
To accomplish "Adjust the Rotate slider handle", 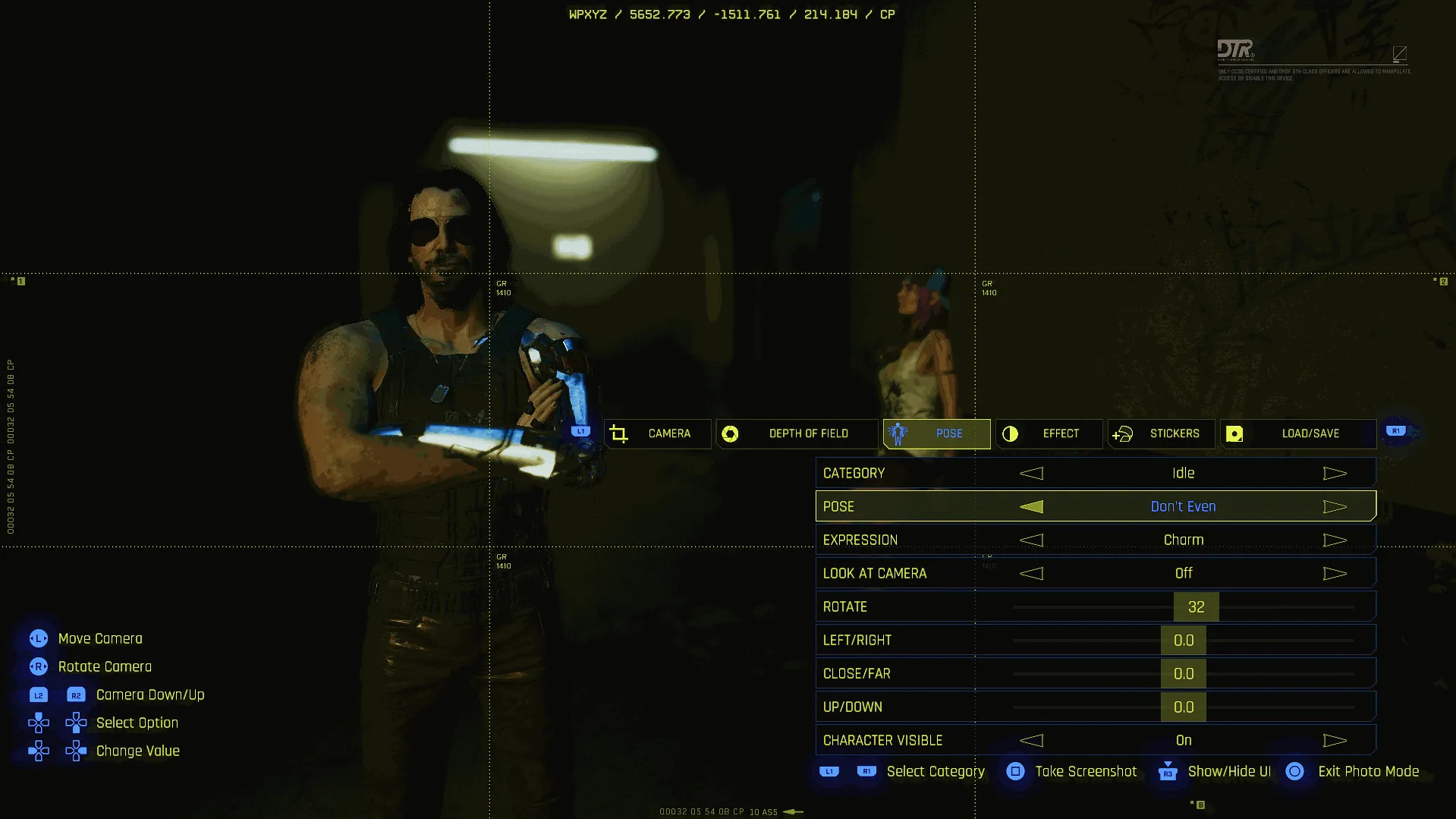I will (1196, 607).
